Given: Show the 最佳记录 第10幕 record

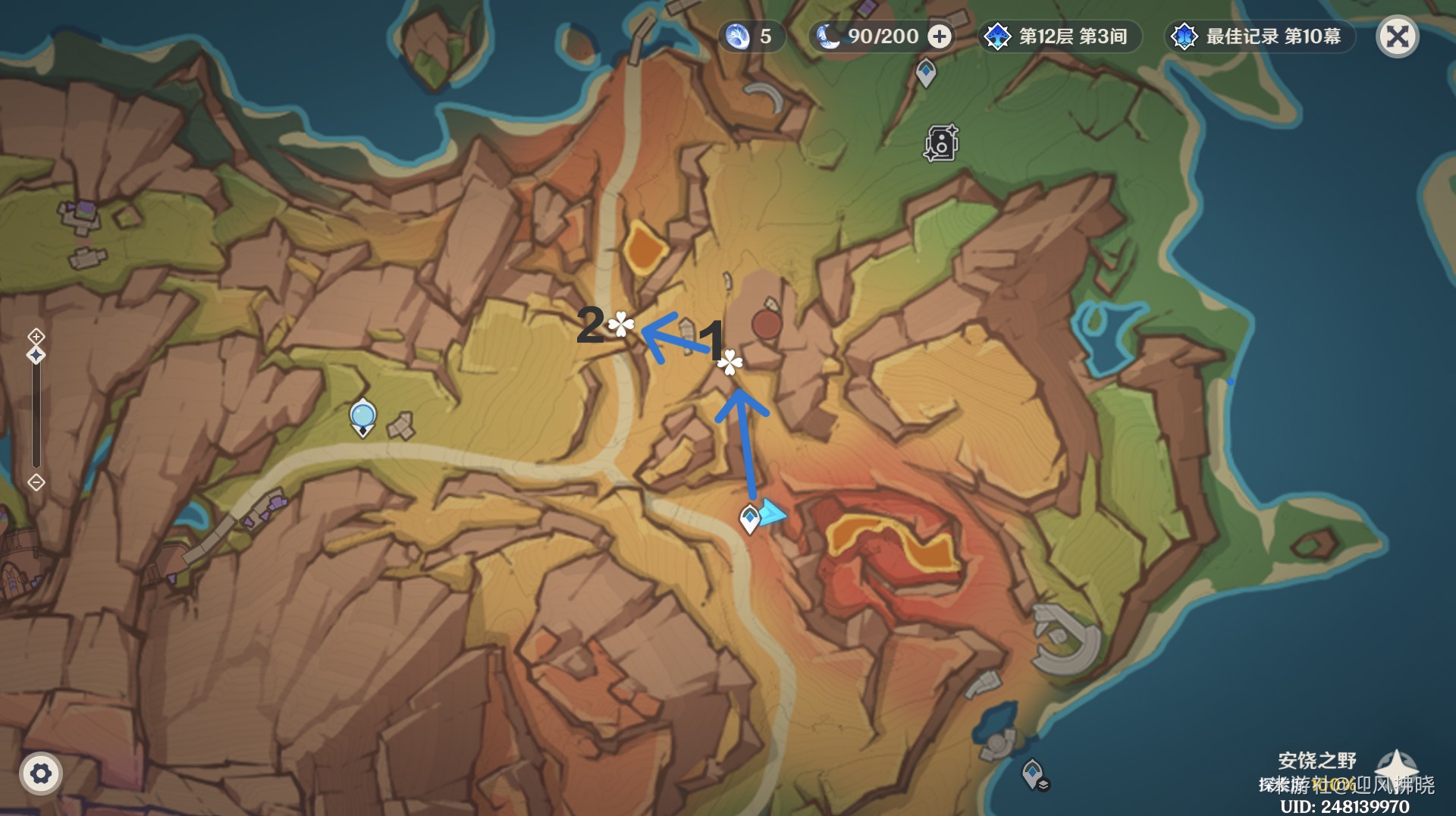Looking at the screenshot, I should 1259,36.
